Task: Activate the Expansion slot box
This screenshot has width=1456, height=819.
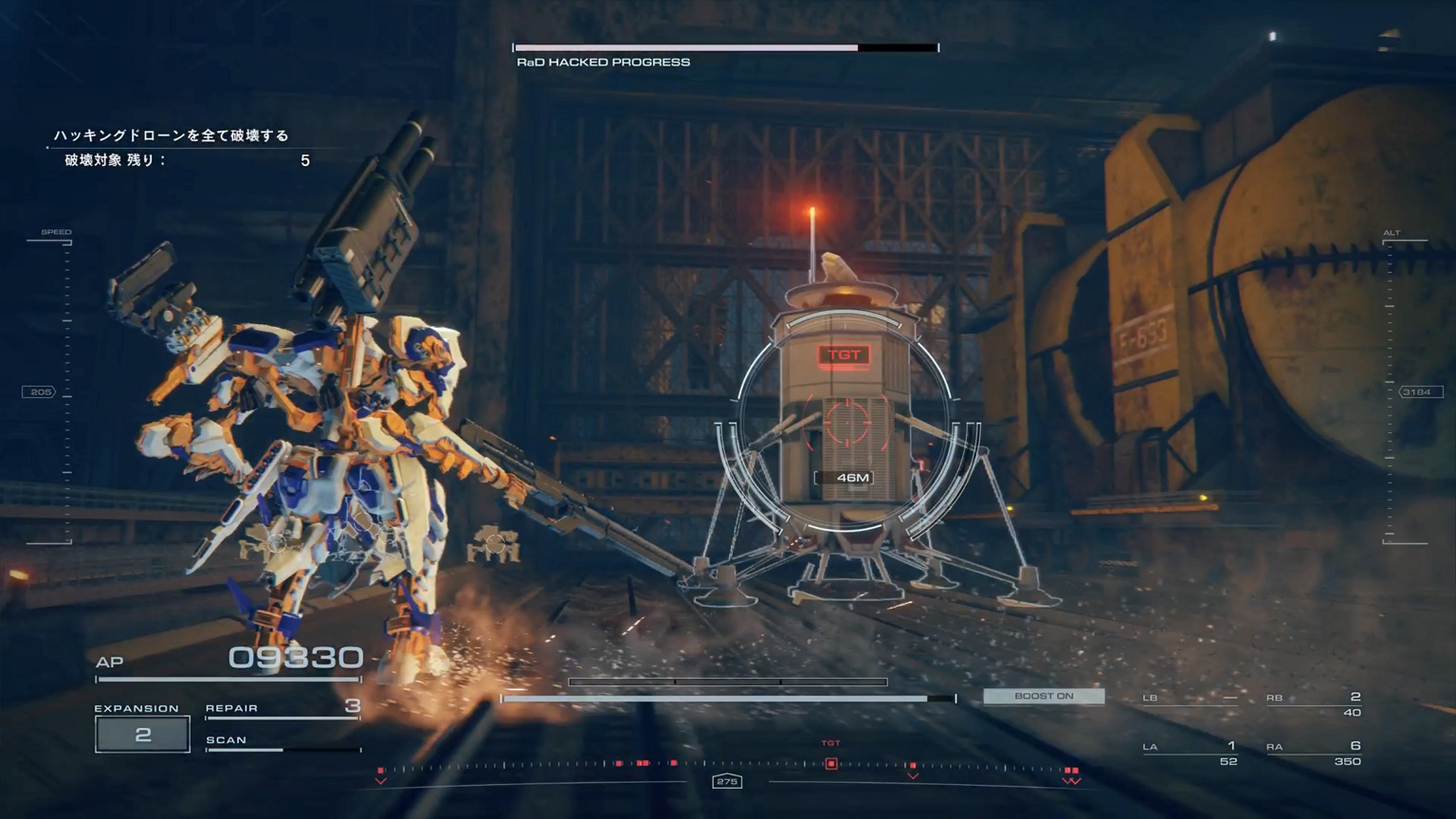Action: [142, 734]
